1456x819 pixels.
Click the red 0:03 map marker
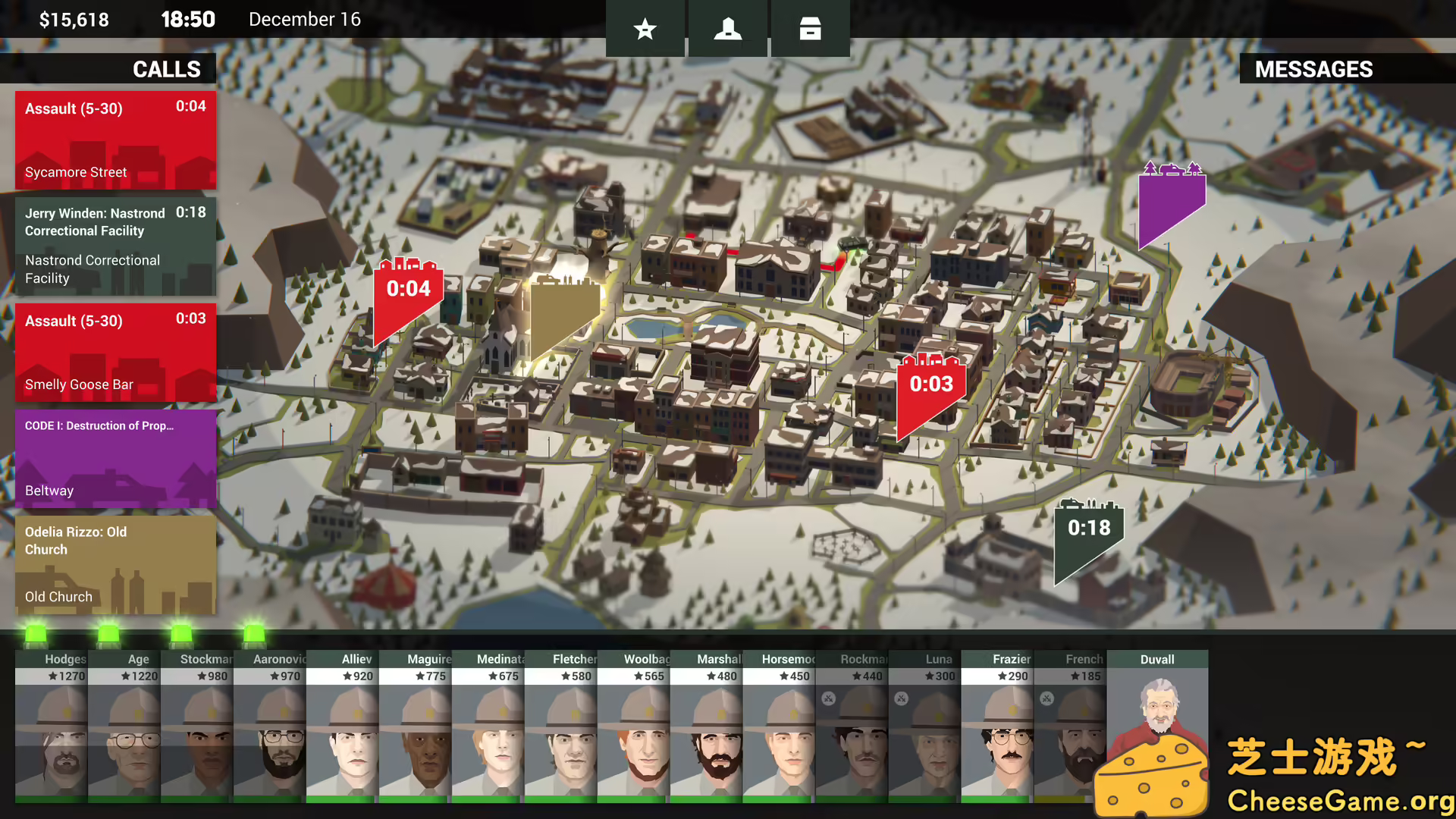point(930,388)
